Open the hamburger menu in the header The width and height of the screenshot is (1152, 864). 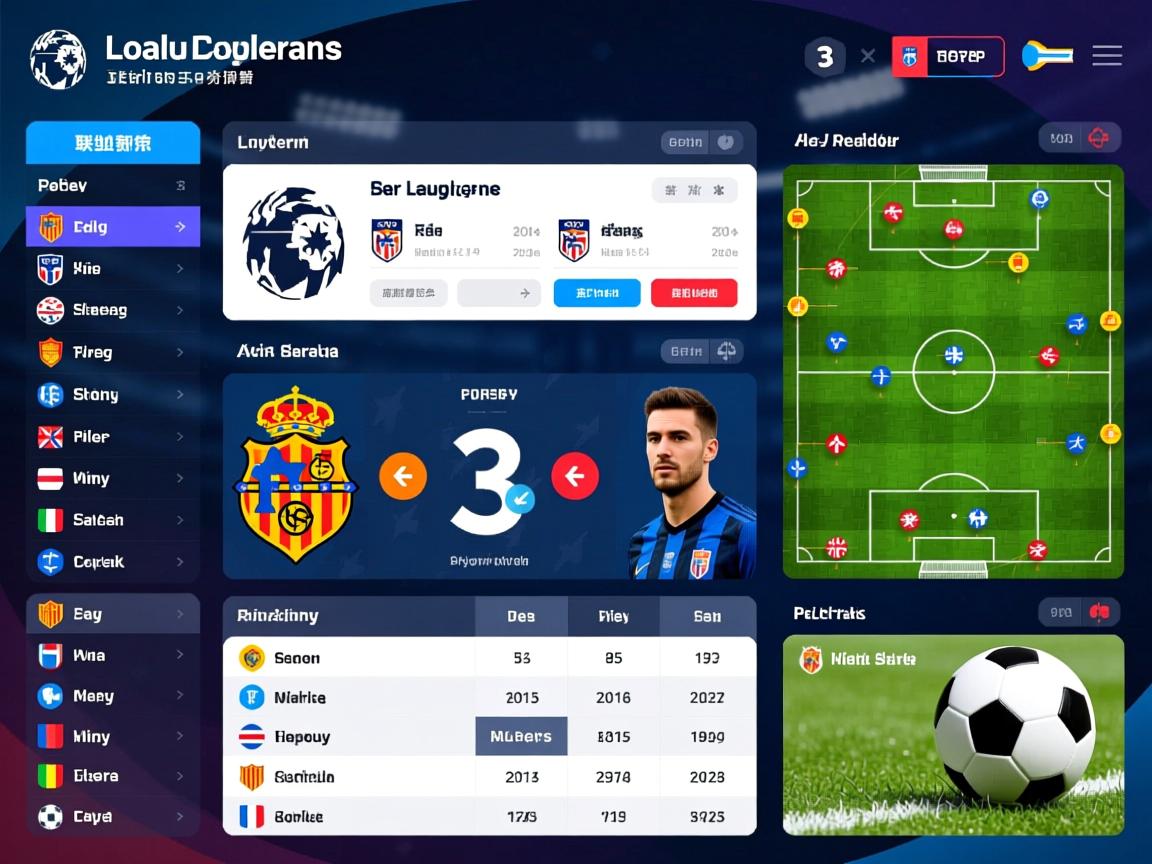click(x=1106, y=56)
